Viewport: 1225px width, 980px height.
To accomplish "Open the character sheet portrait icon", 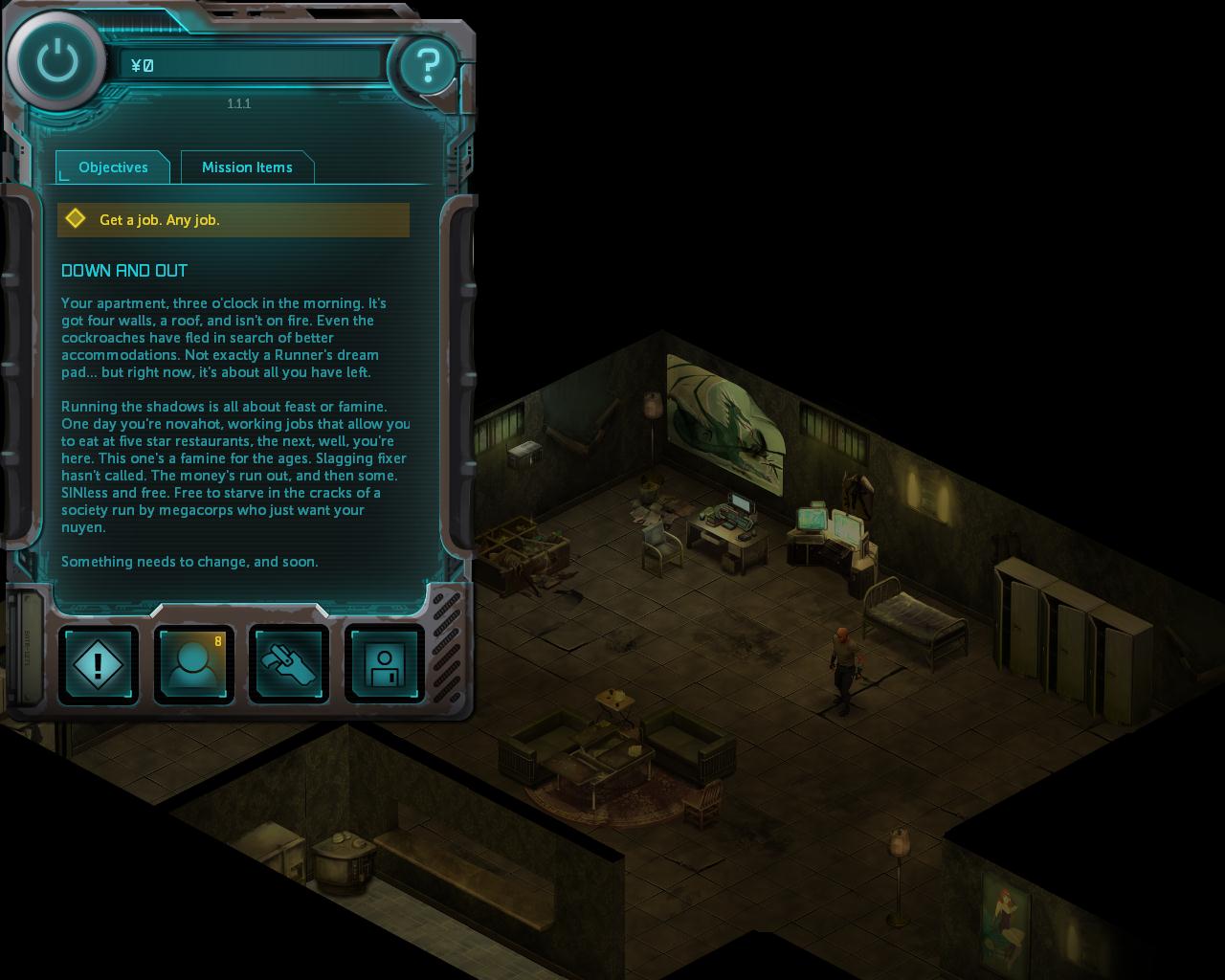I will [x=193, y=664].
